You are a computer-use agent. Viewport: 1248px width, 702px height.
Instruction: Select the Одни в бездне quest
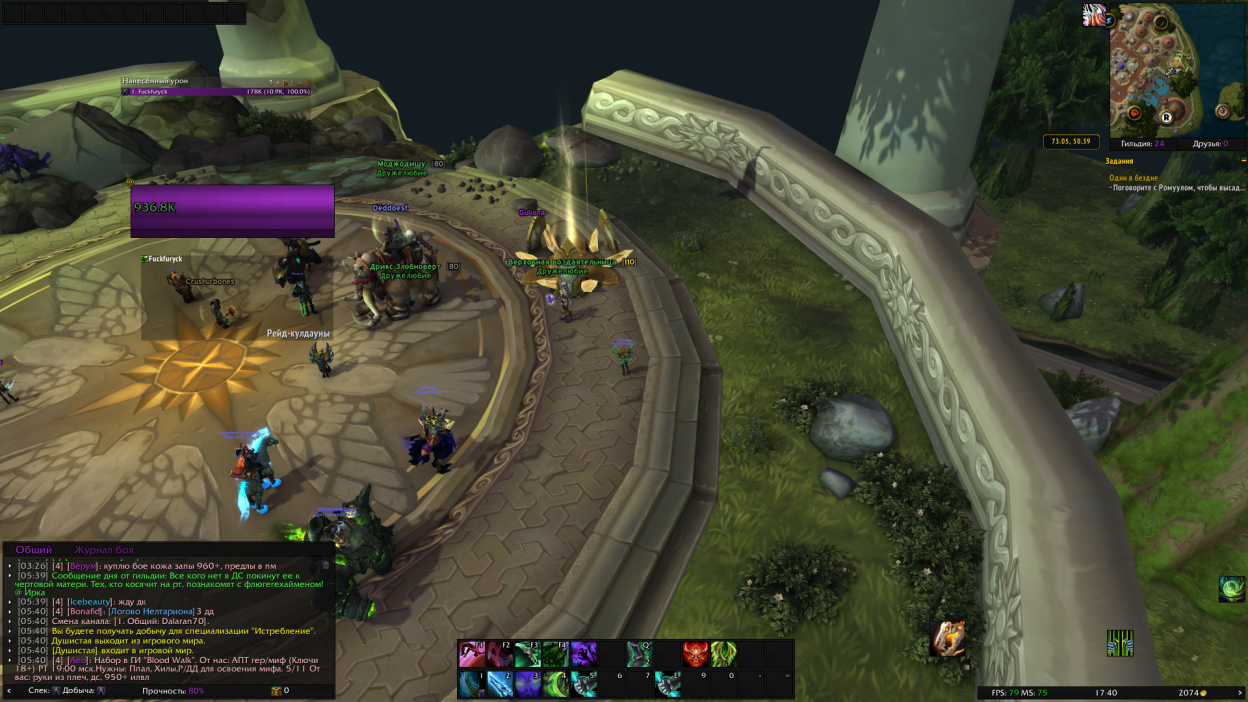[x=1132, y=177]
